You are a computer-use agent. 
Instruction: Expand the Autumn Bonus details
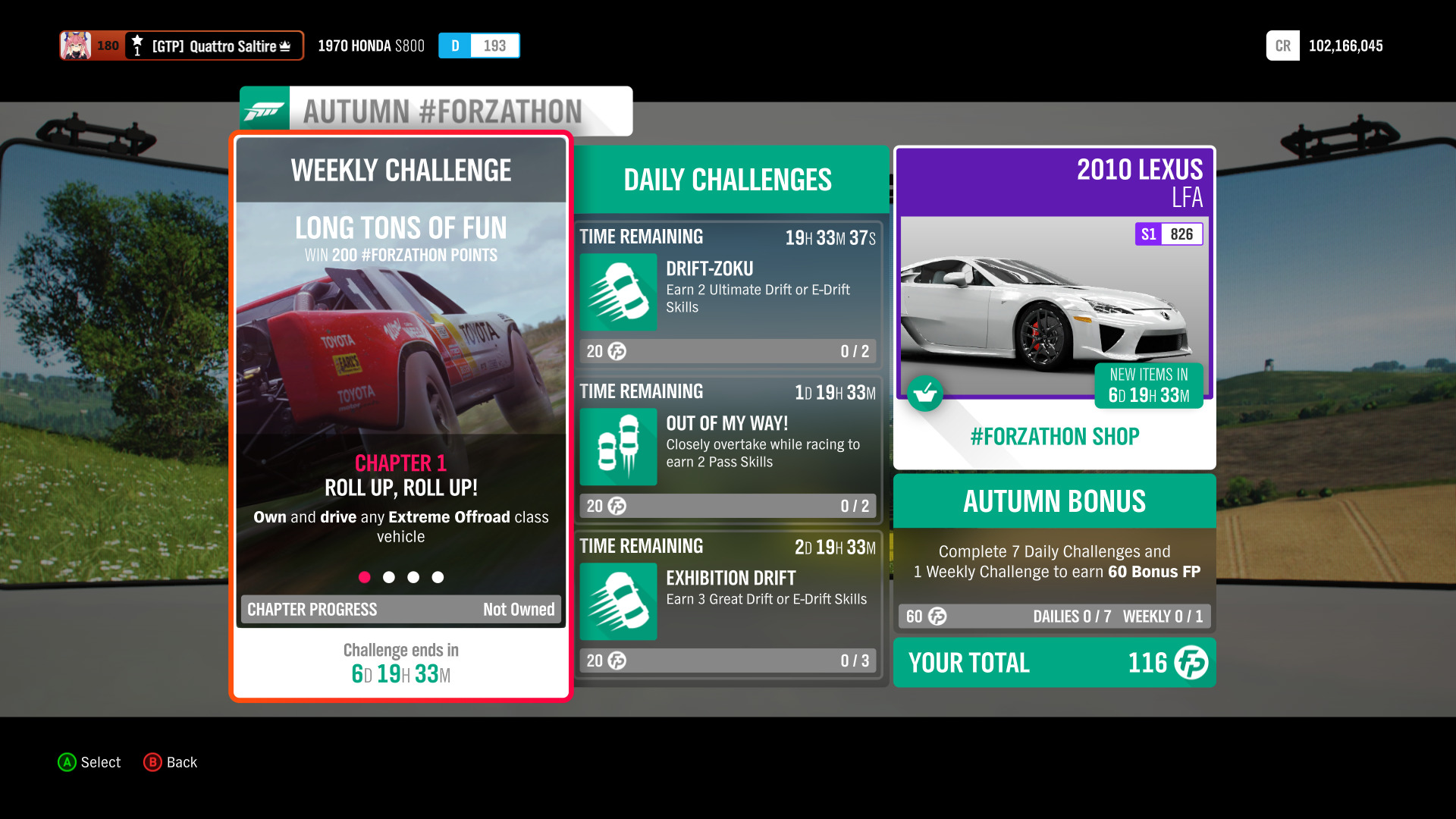(1053, 501)
